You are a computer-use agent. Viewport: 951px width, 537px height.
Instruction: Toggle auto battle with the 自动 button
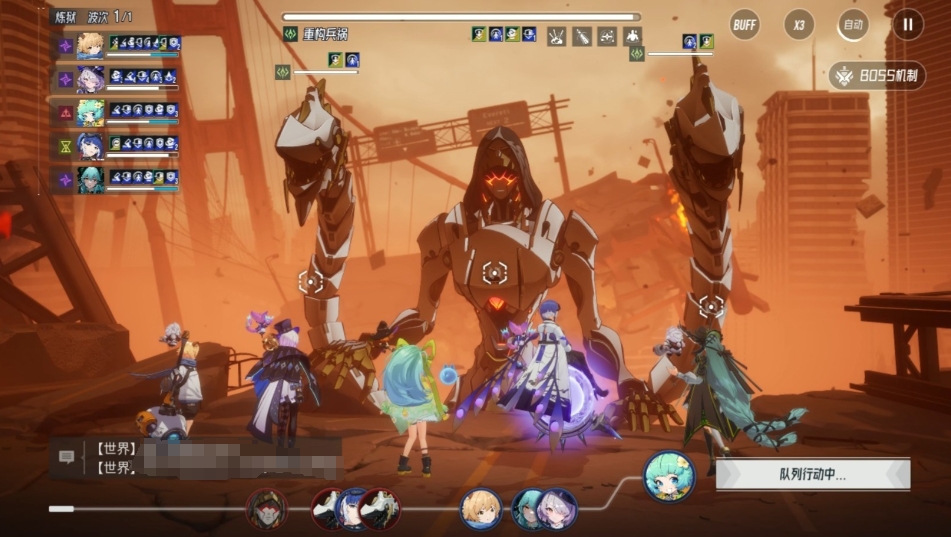click(853, 24)
